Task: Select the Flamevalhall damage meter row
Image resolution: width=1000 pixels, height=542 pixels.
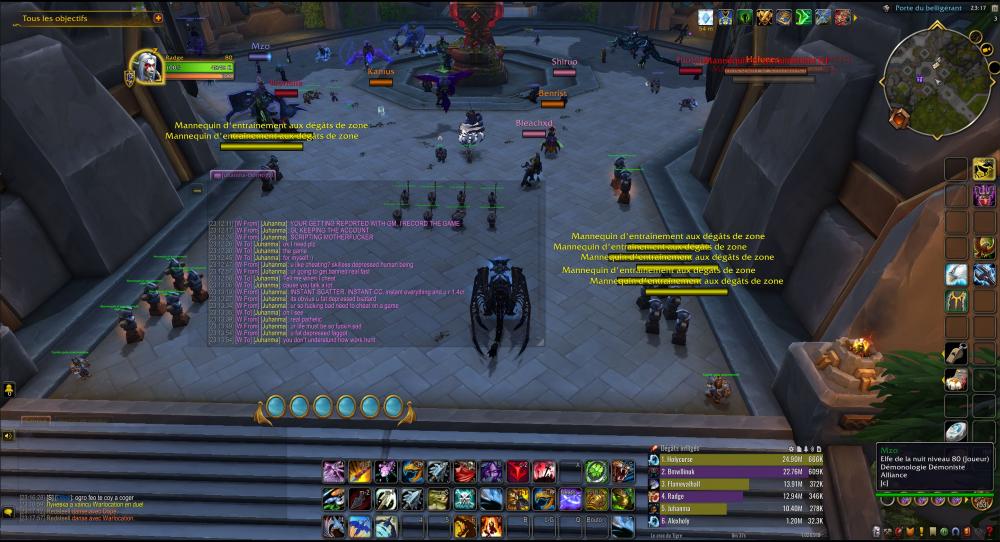Action: pyautogui.click(x=738, y=484)
